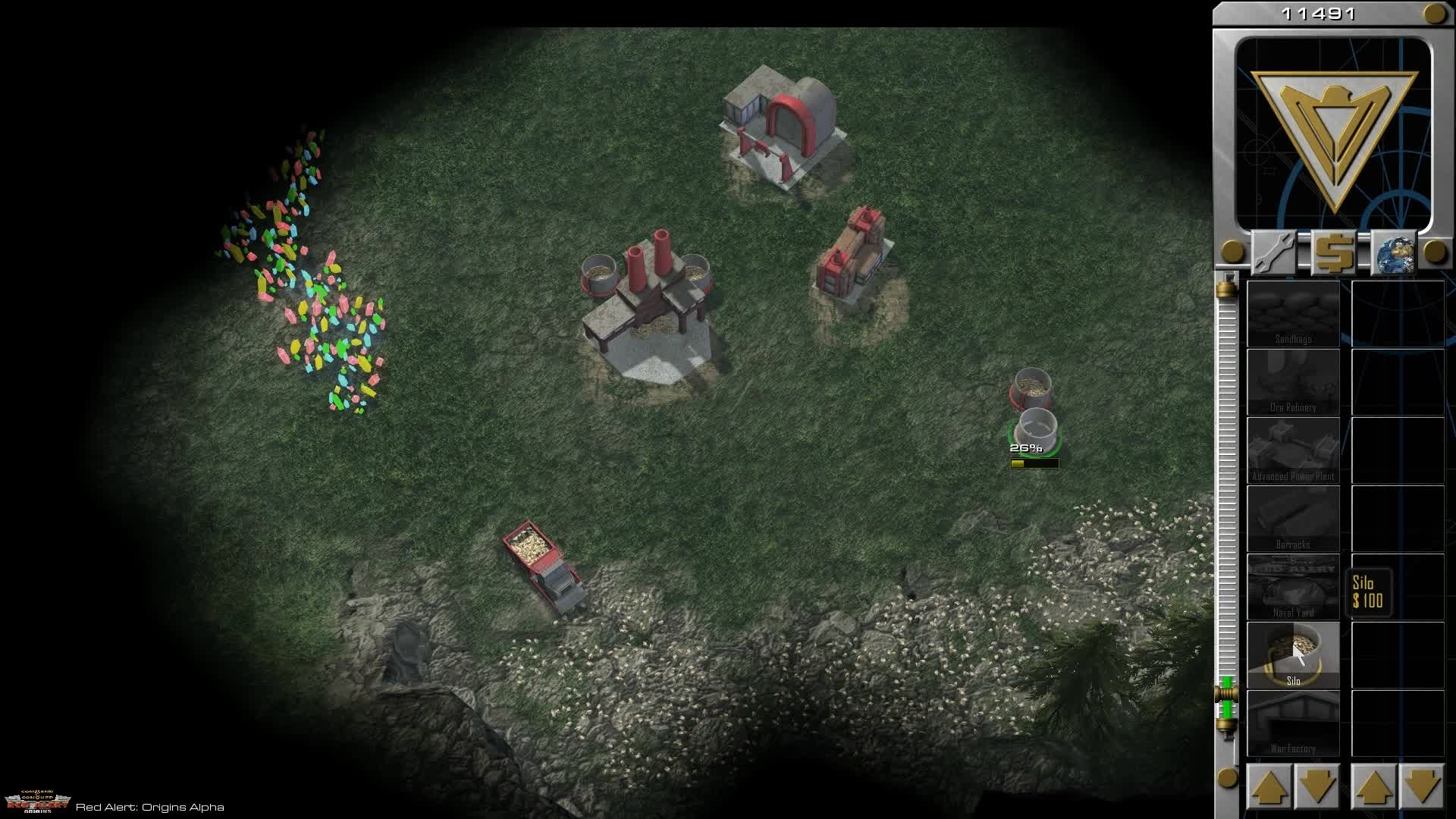The image size is (1456, 819).
Task: Open the Naval Yard build option
Action: click(1293, 585)
